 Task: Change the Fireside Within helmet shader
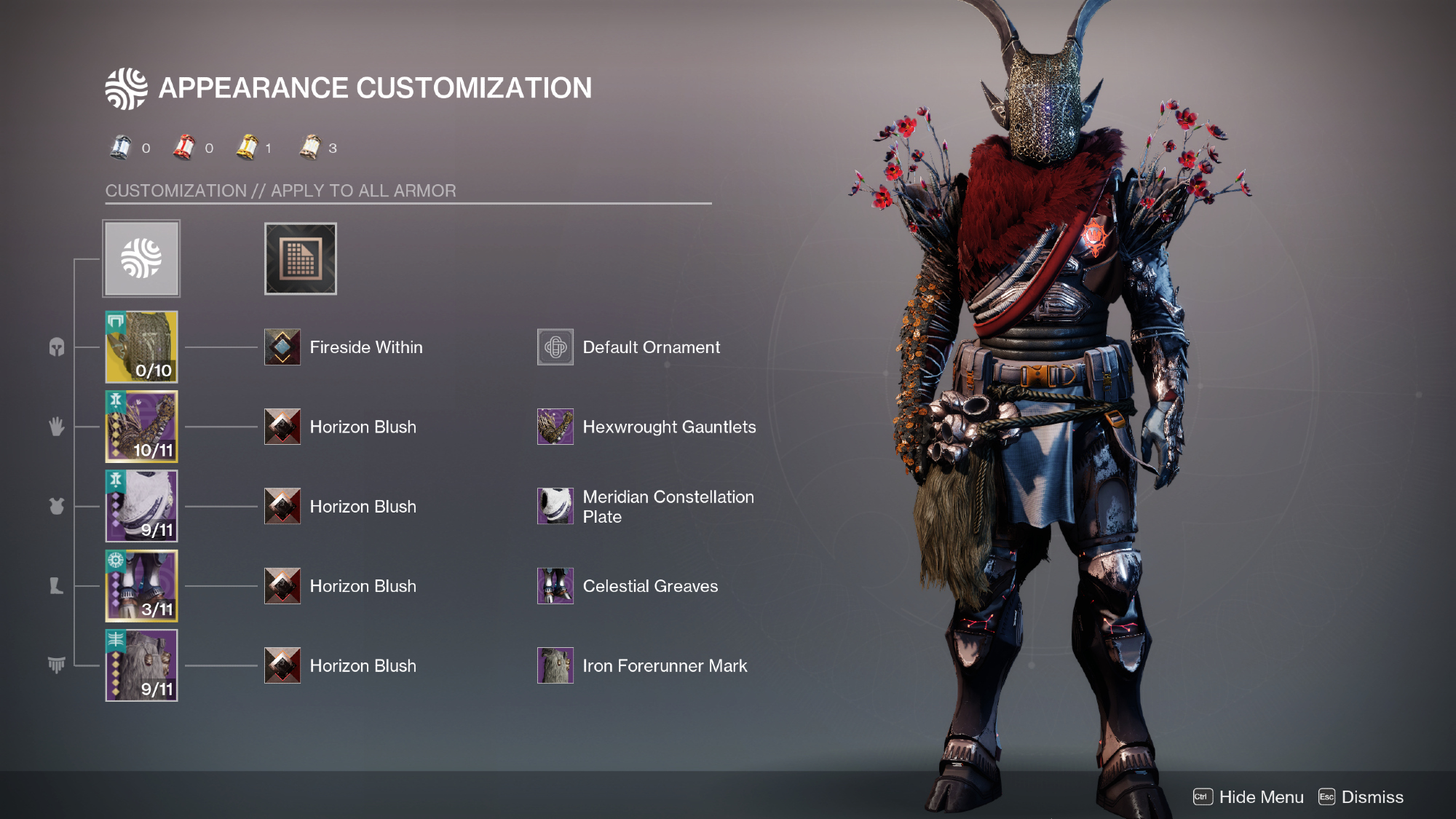(x=282, y=347)
